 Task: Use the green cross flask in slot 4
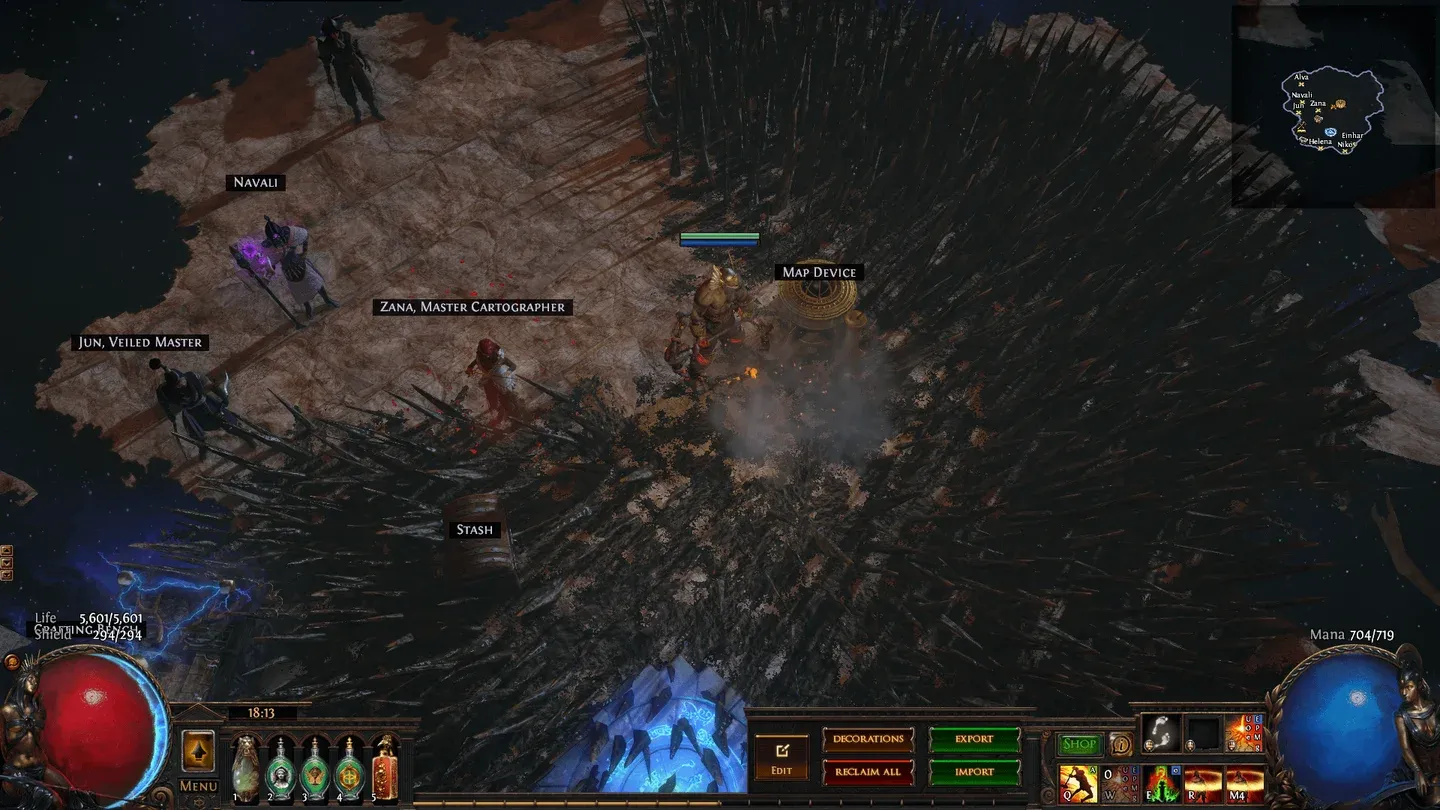click(x=350, y=770)
